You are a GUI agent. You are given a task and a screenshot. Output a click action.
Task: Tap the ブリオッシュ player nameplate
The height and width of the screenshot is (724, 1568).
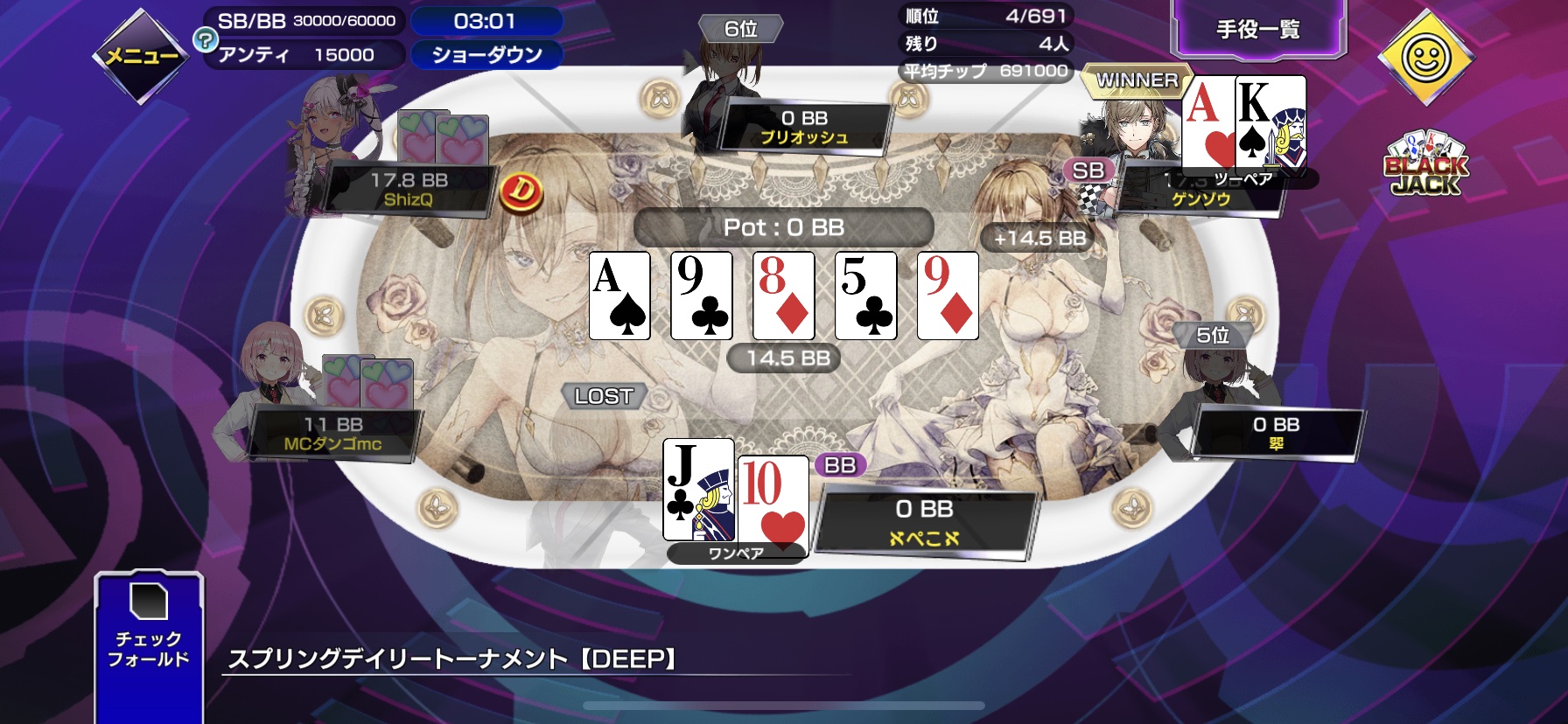pos(803,128)
